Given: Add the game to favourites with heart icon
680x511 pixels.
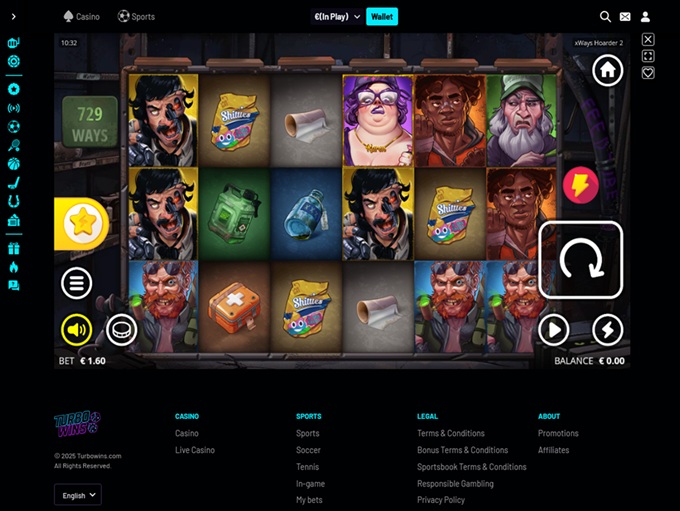Looking at the screenshot, I should click(x=648, y=73).
